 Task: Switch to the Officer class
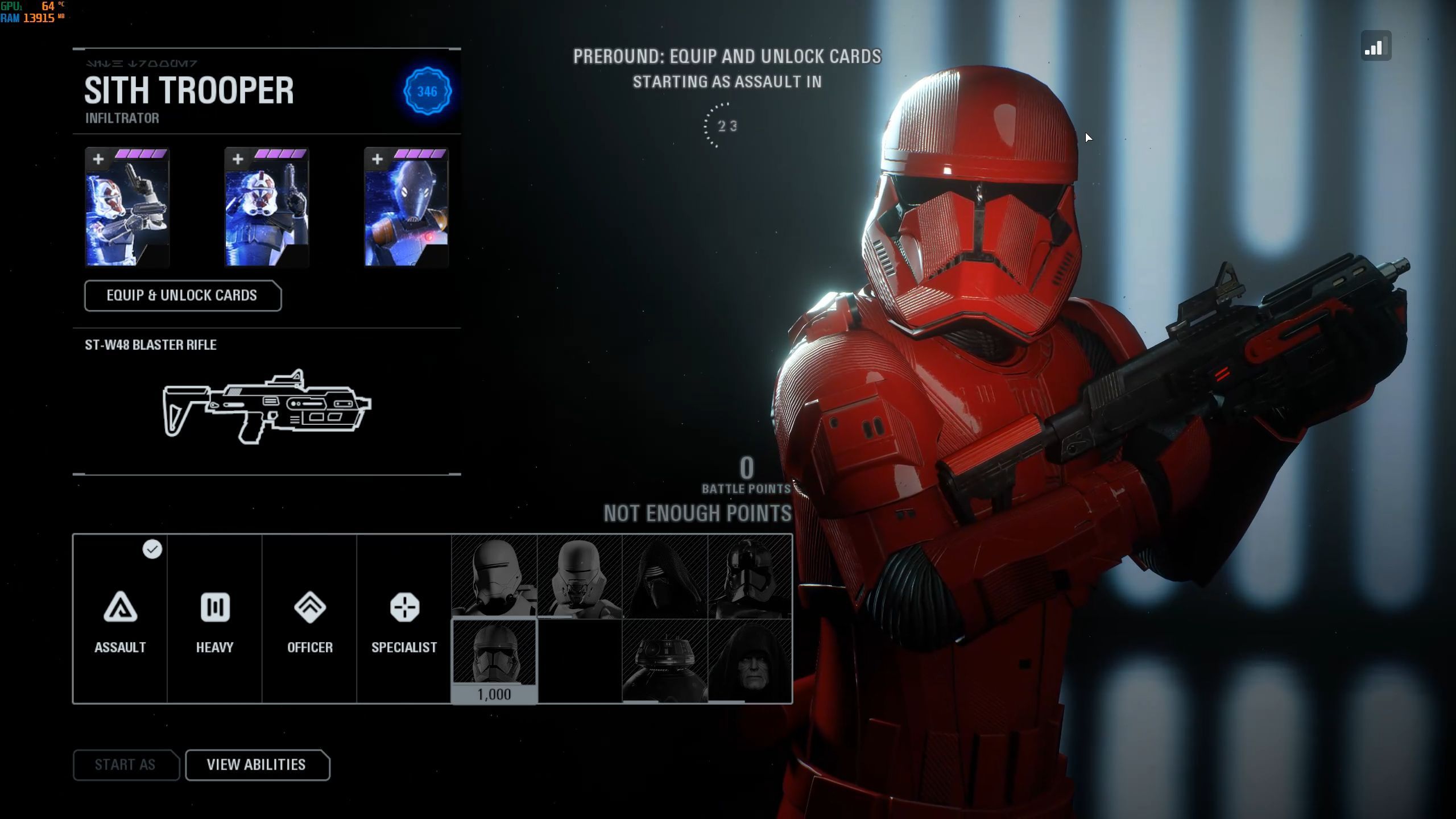click(309, 619)
